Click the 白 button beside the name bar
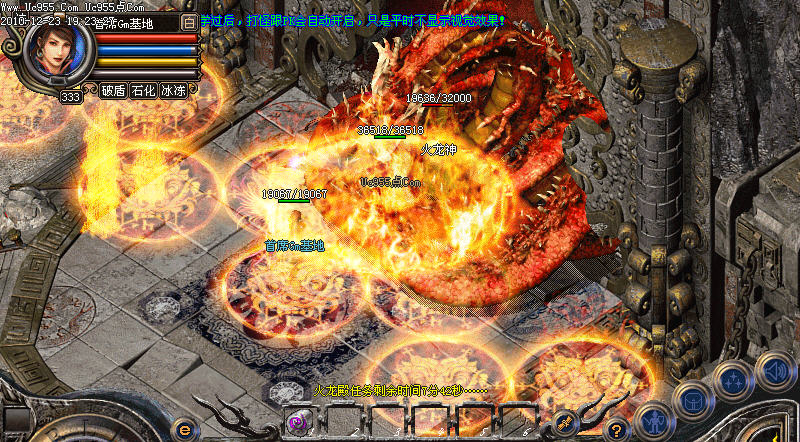 point(190,21)
